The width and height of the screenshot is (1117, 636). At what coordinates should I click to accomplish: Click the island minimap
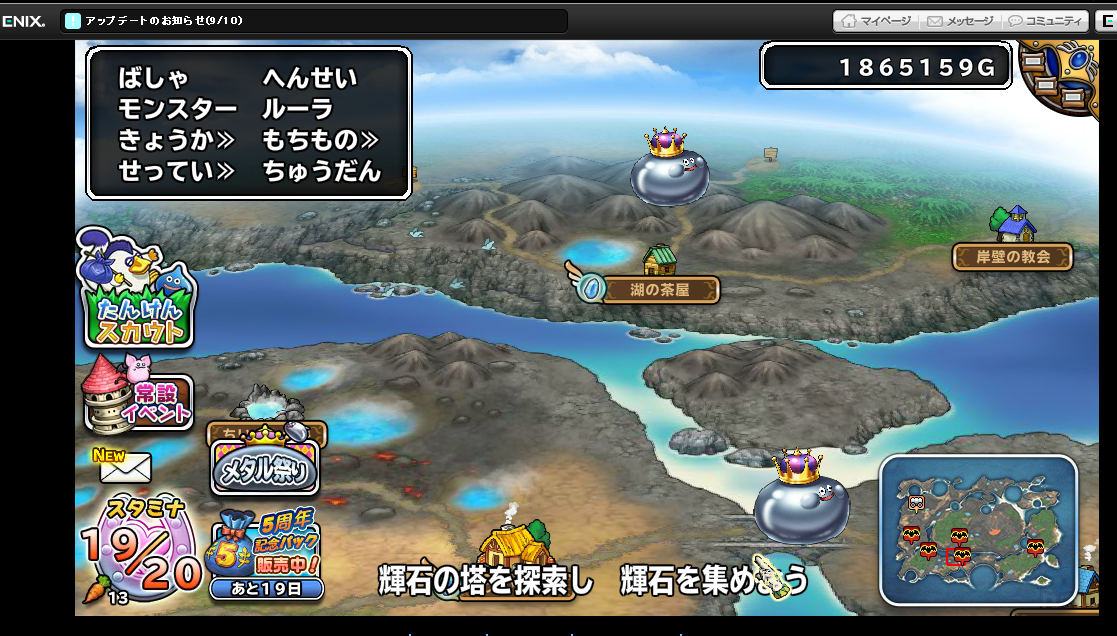pos(977,531)
